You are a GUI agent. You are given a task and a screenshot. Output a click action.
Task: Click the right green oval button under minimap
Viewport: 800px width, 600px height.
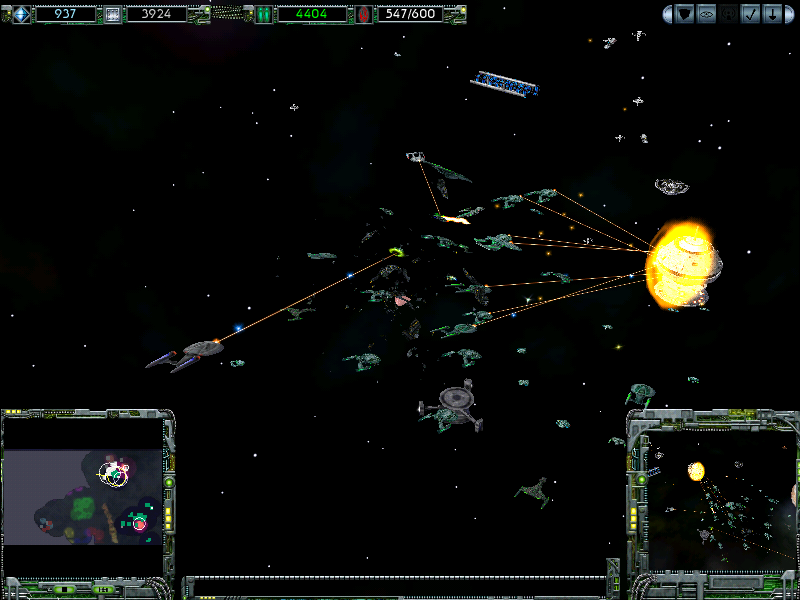coord(102,589)
